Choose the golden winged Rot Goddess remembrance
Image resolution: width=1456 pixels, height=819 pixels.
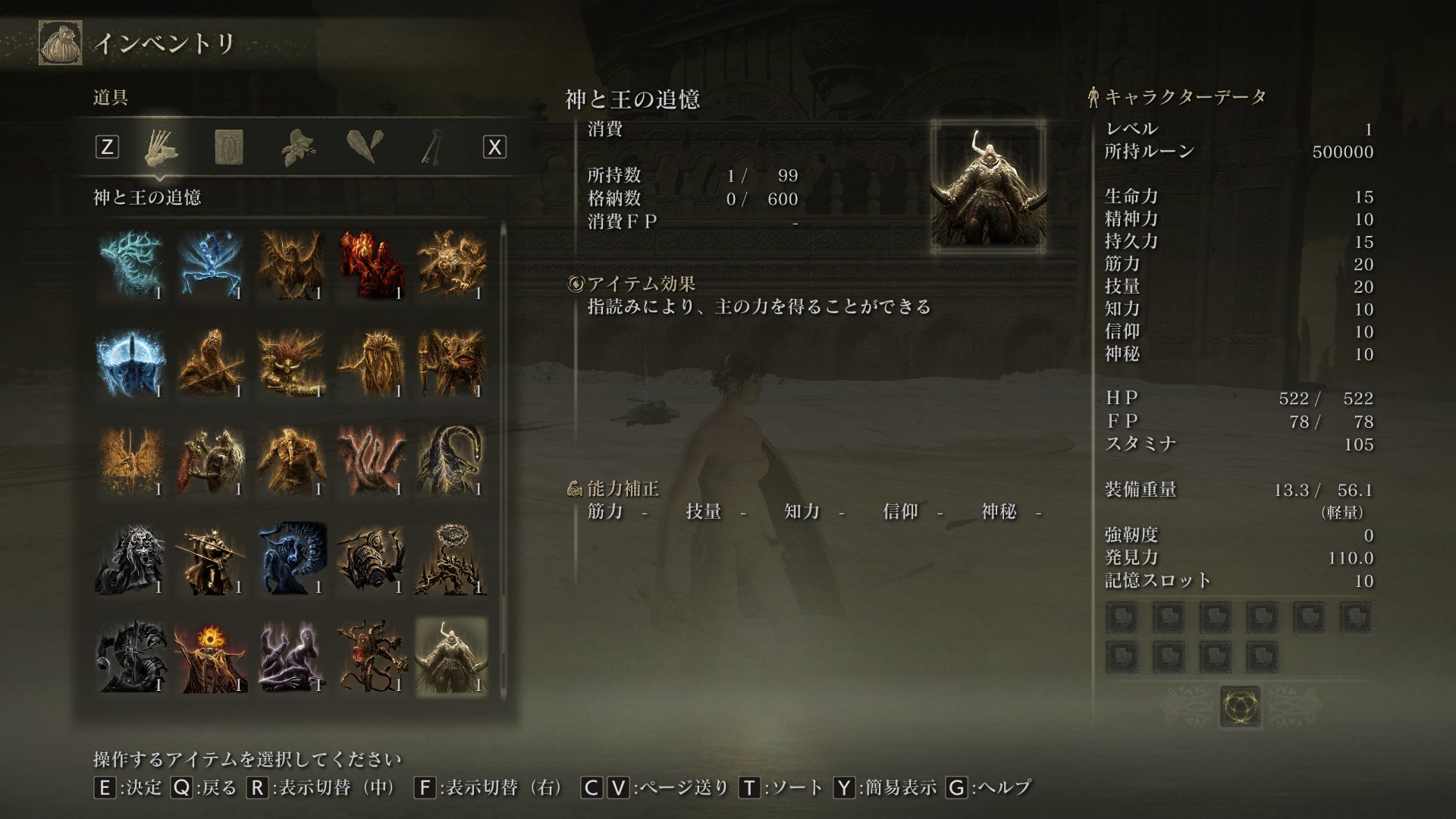[131, 461]
